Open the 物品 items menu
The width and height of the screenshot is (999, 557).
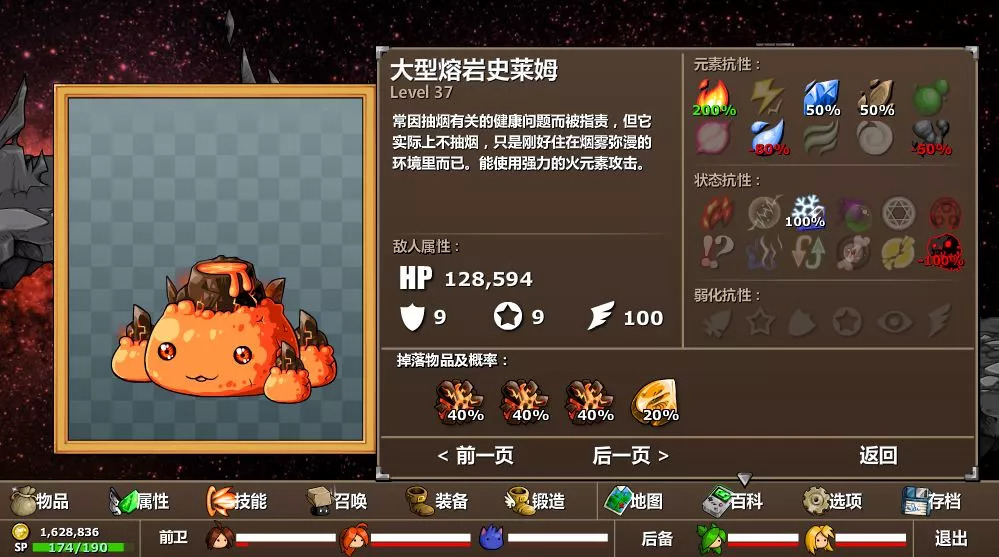40,501
